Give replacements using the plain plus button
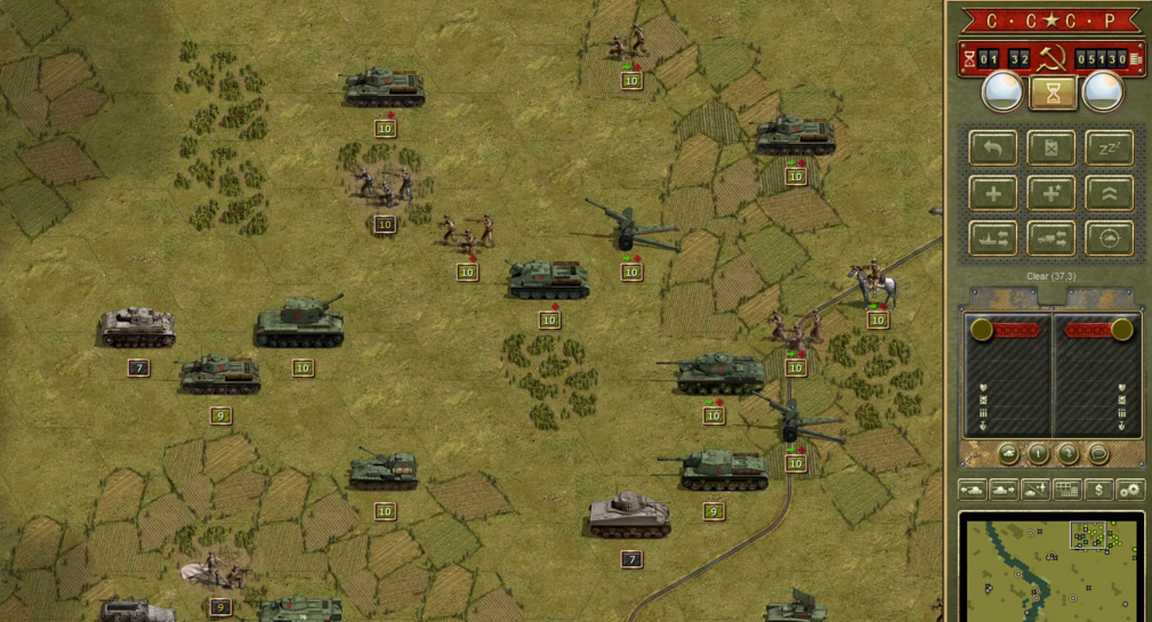1152x622 pixels. click(x=993, y=193)
